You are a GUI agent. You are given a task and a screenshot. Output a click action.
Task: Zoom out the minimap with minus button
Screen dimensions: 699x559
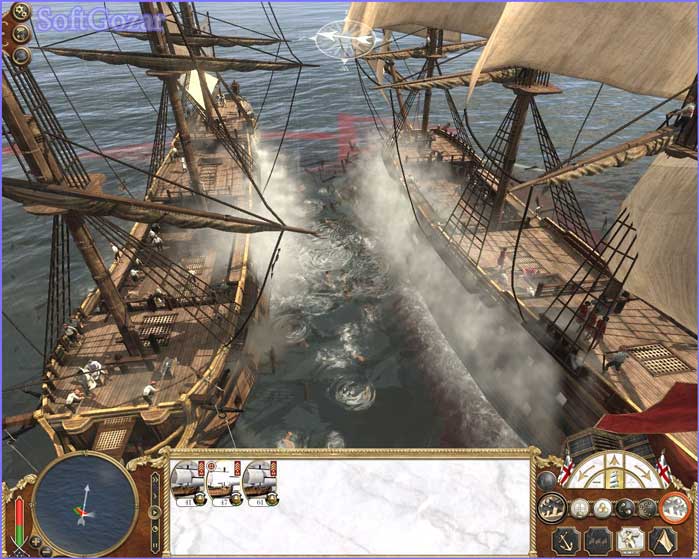47,549
